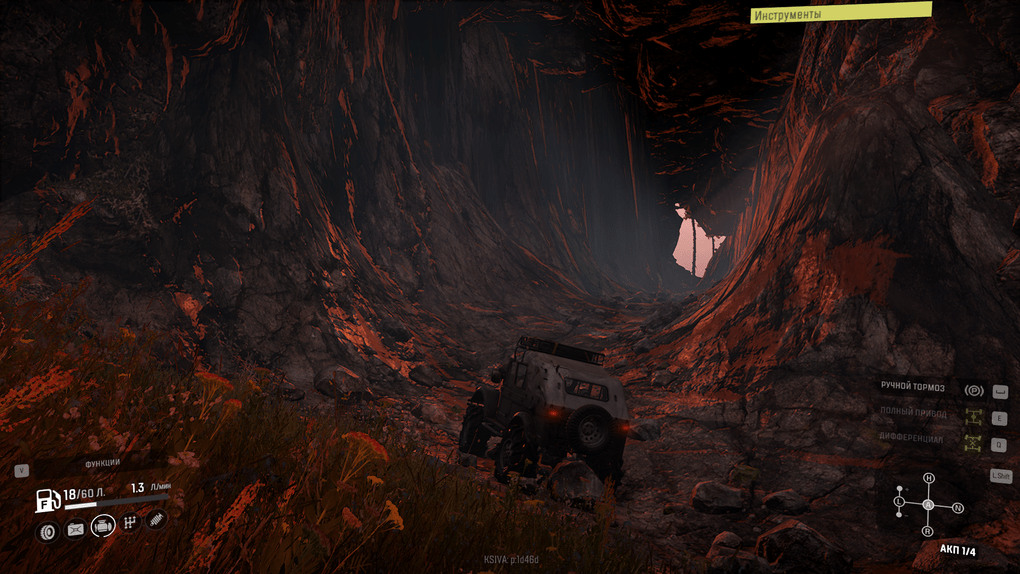Open the Инструменты panel
Viewport: 1020px width, 574px height.
tap(840, 14)
